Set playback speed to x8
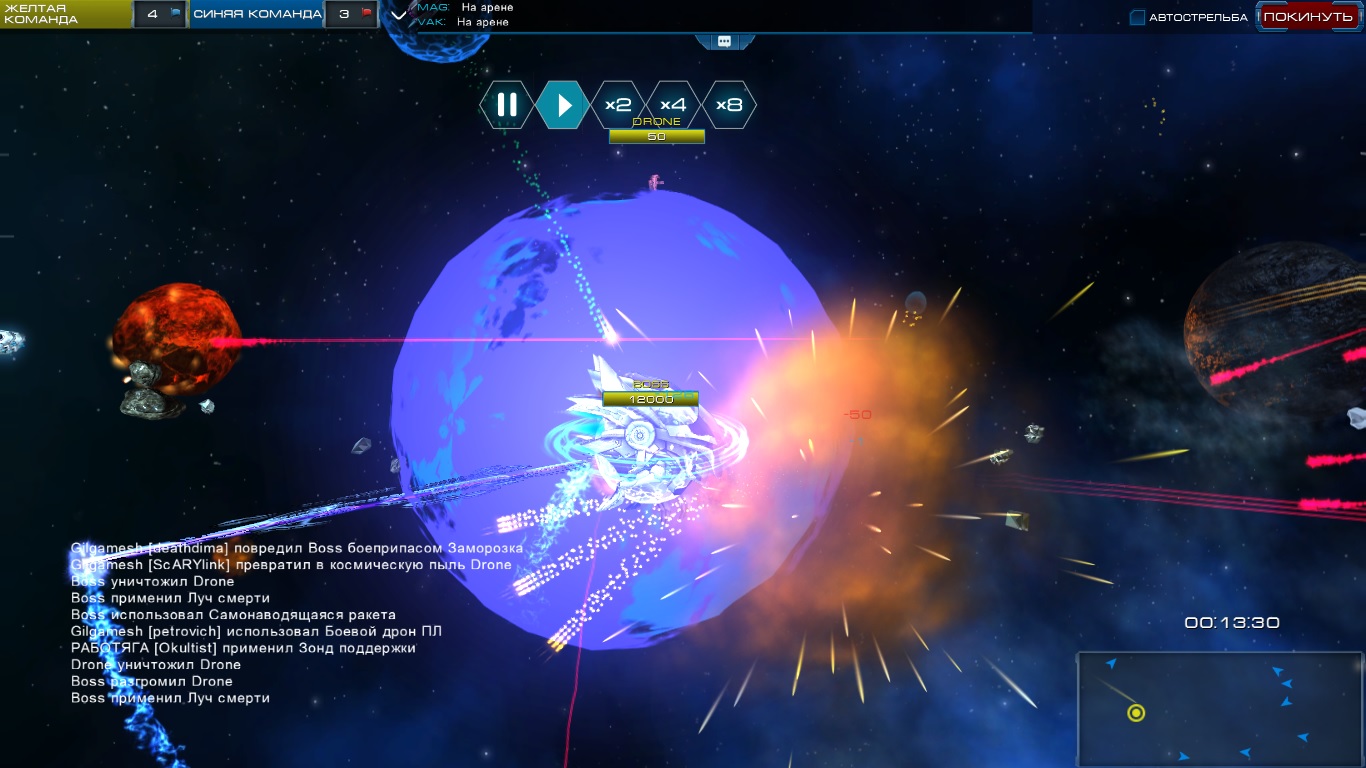 (x=729, y=105)
